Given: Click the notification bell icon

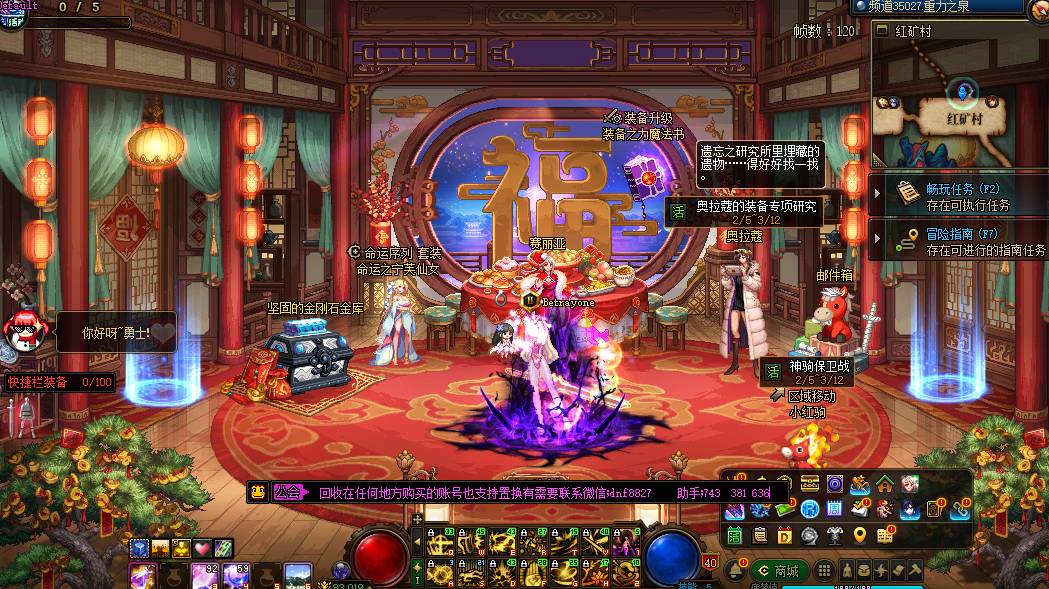Looking at the screenshot, I should [x=735, y=571].
